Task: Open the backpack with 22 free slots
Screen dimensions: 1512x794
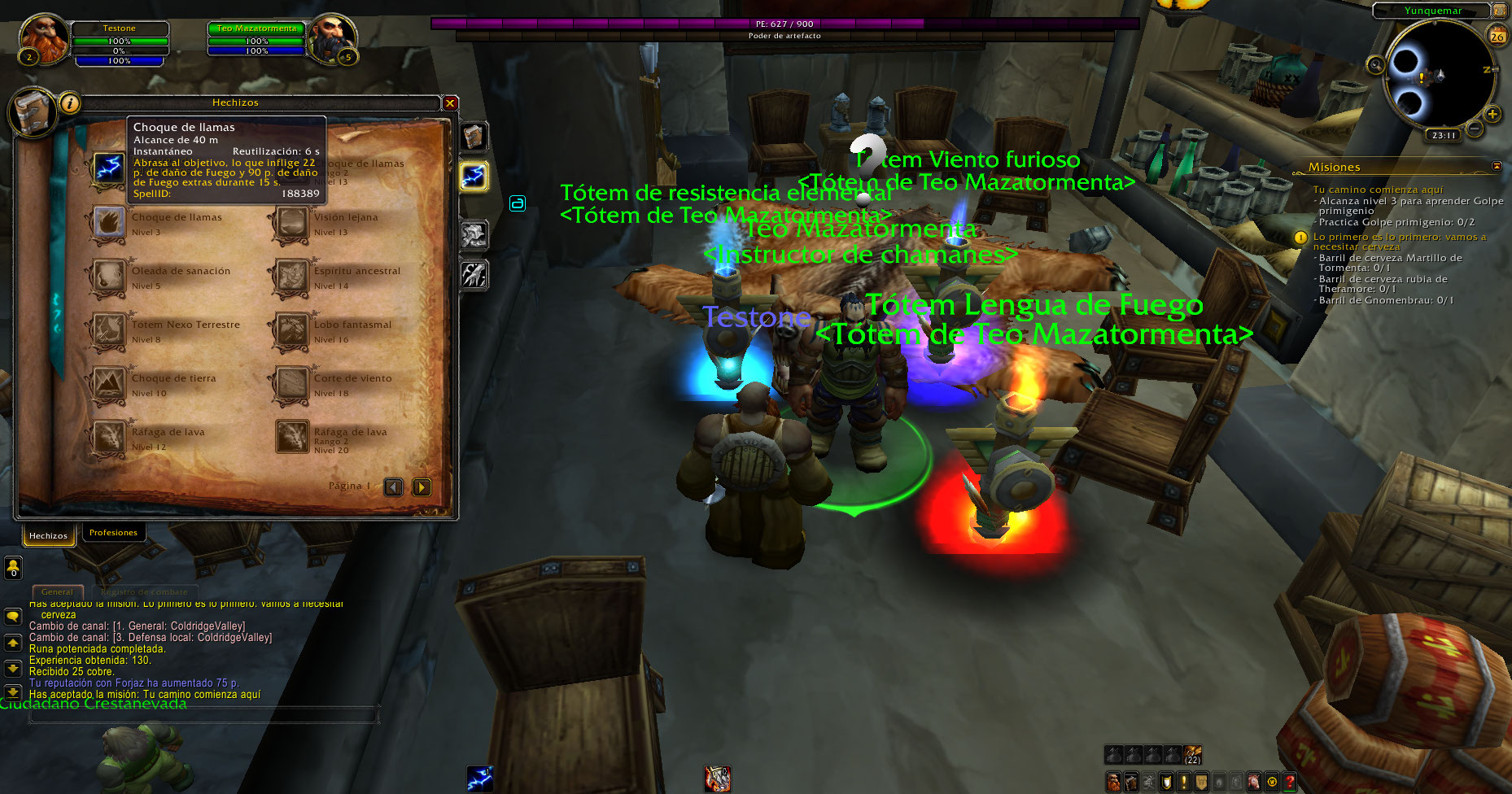Action: [x=1192, y=754]
